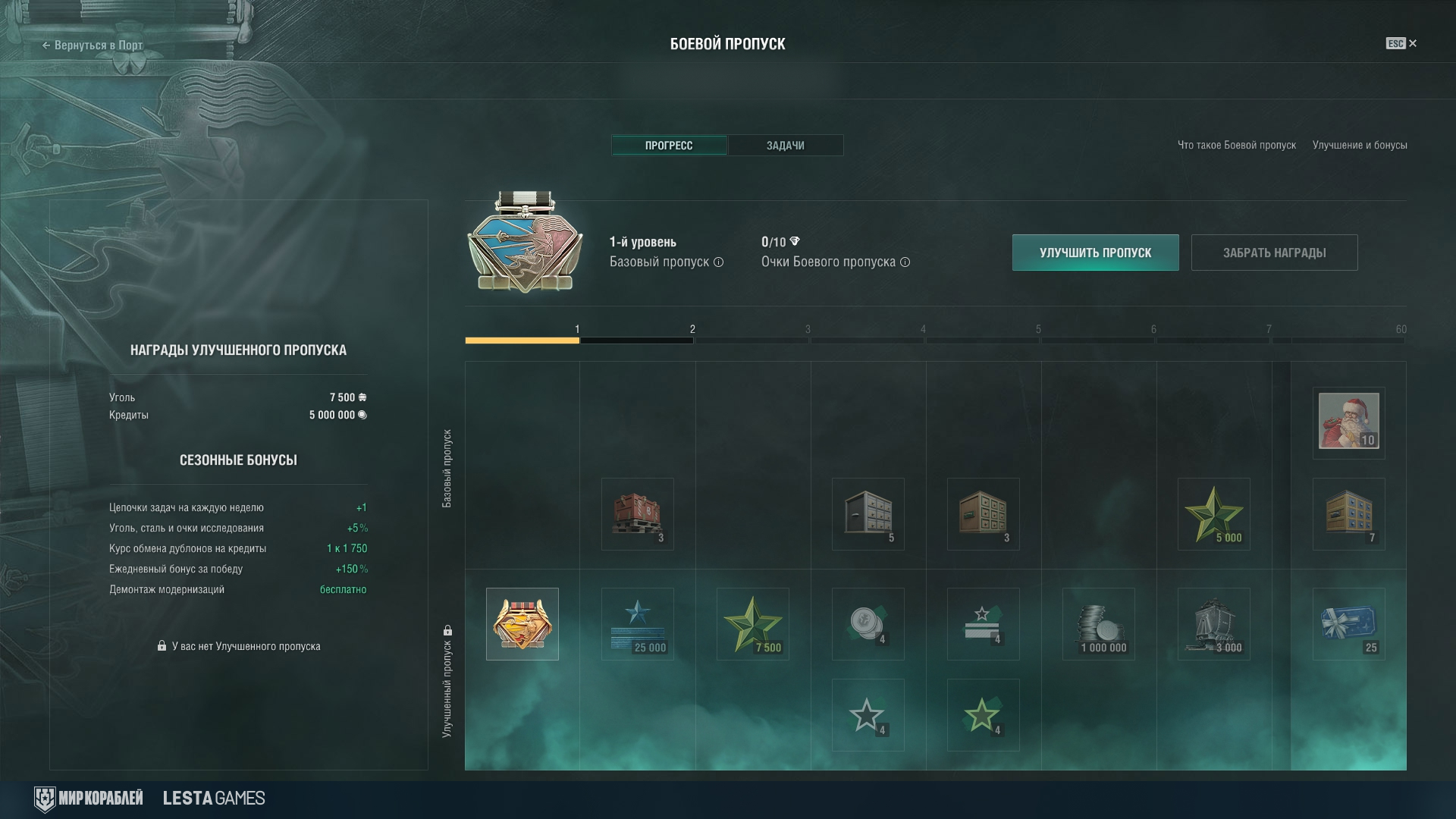This screenshot has height=819, width=1456.
Task: Claim rewards with ЗАБРАТЬ НАГРАДЫ
Action: point(1274,253)
